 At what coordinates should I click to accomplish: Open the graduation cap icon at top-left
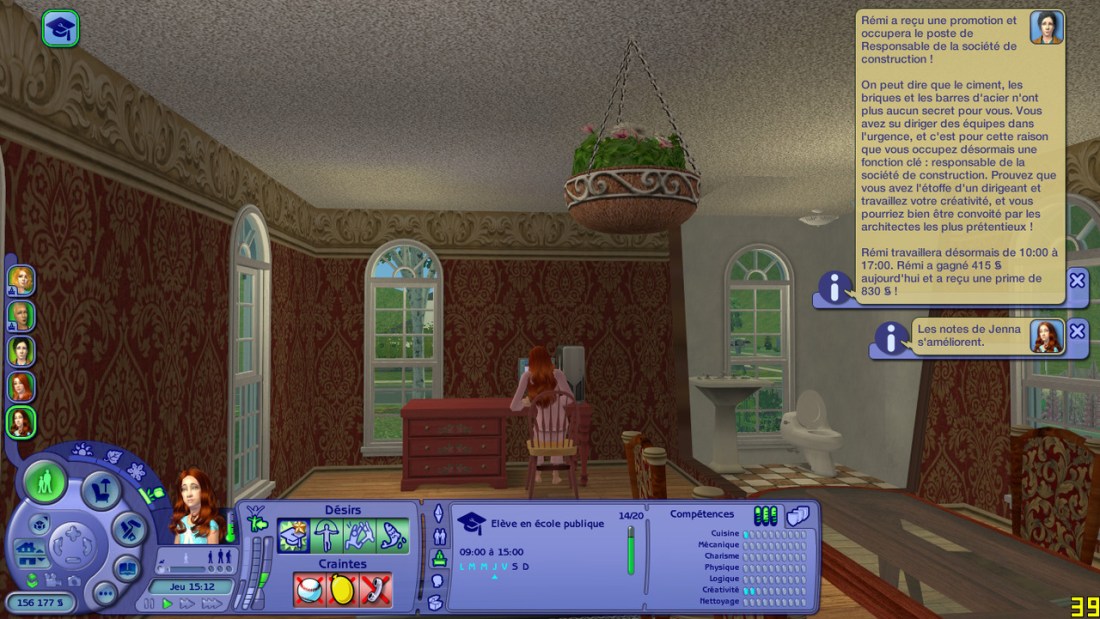point(60,28)
